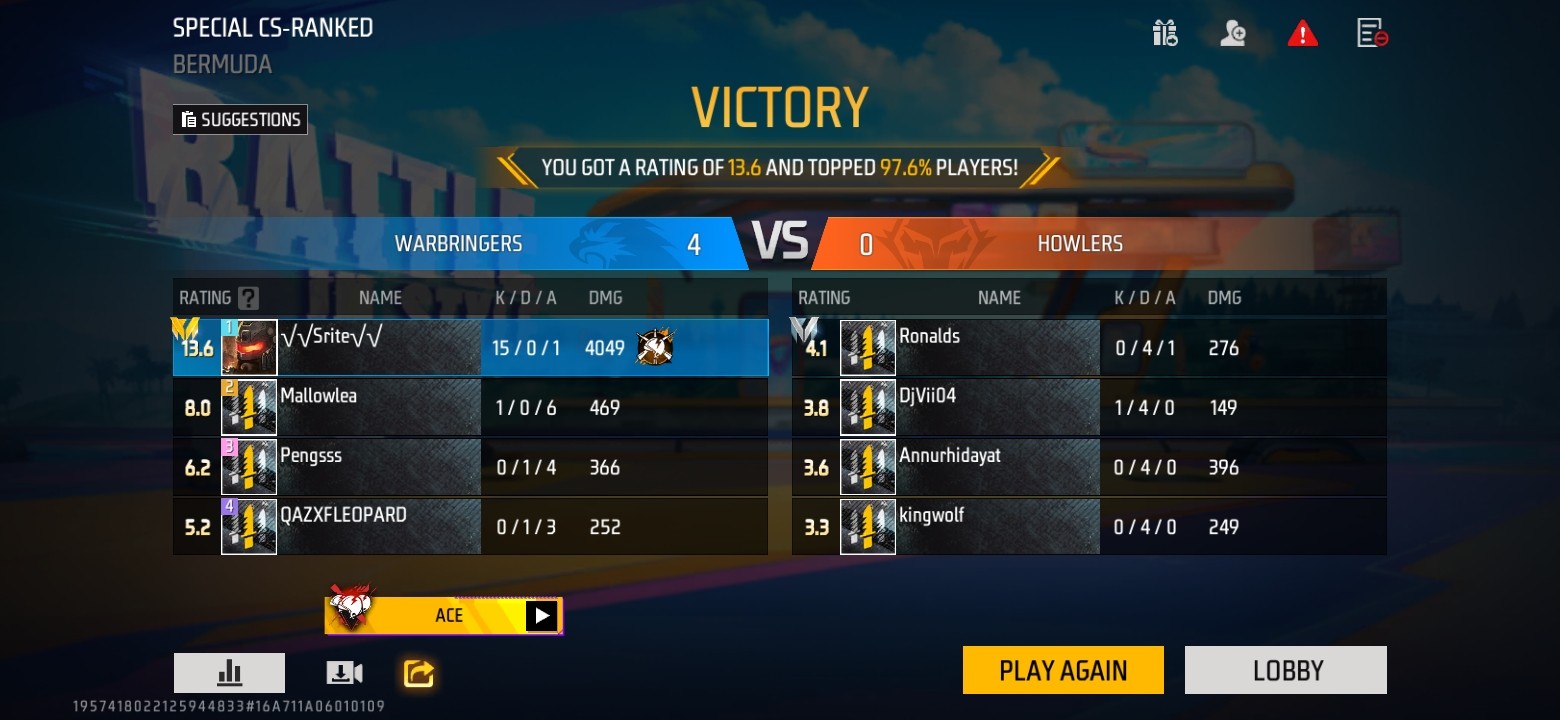The image size is (1560, 720).
Task: Open the Suggestions panel
Action: [x=240, y=120]
